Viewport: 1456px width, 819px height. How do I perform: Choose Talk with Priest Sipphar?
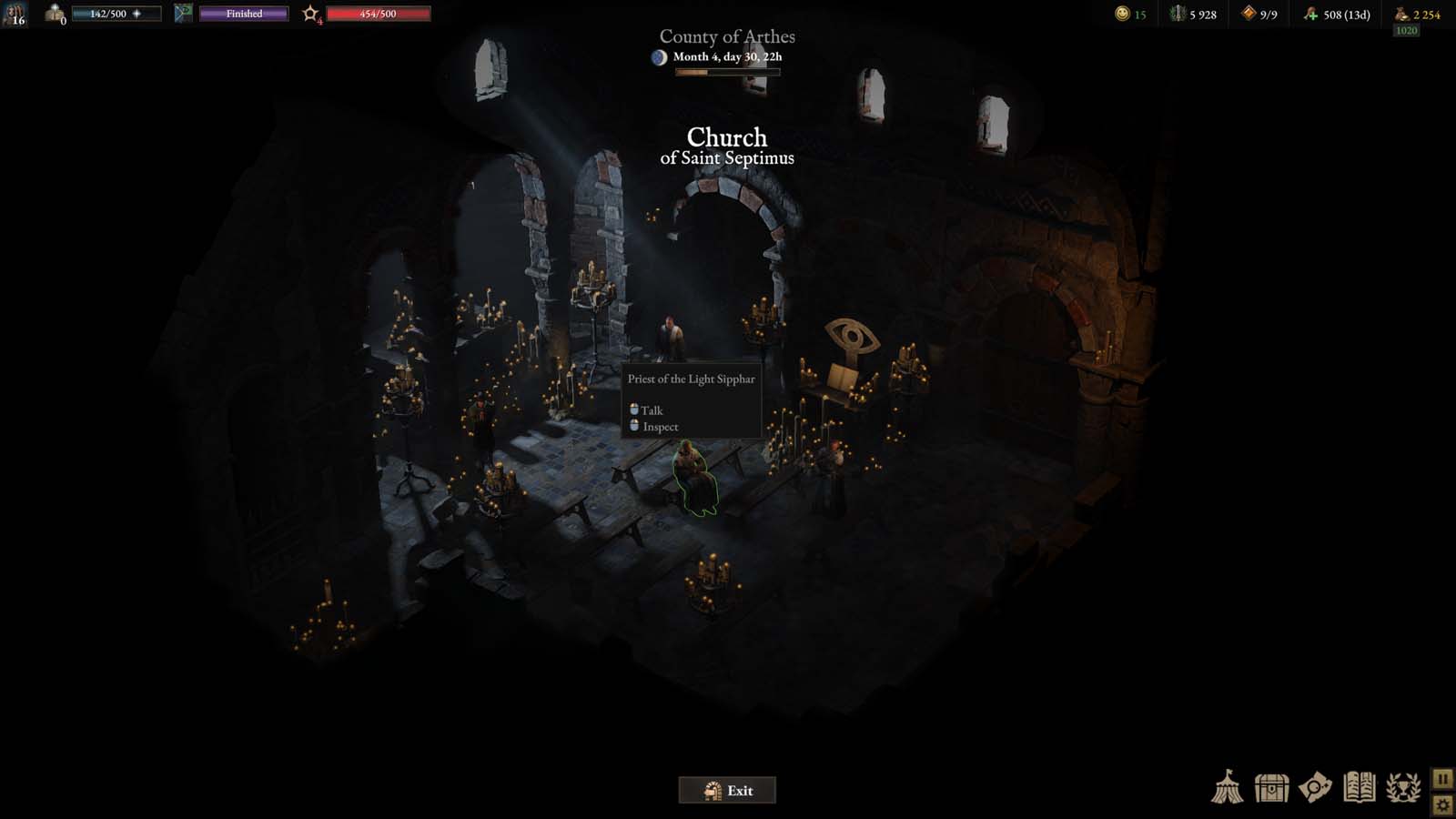pyautogui.click(x=652, y=410)
